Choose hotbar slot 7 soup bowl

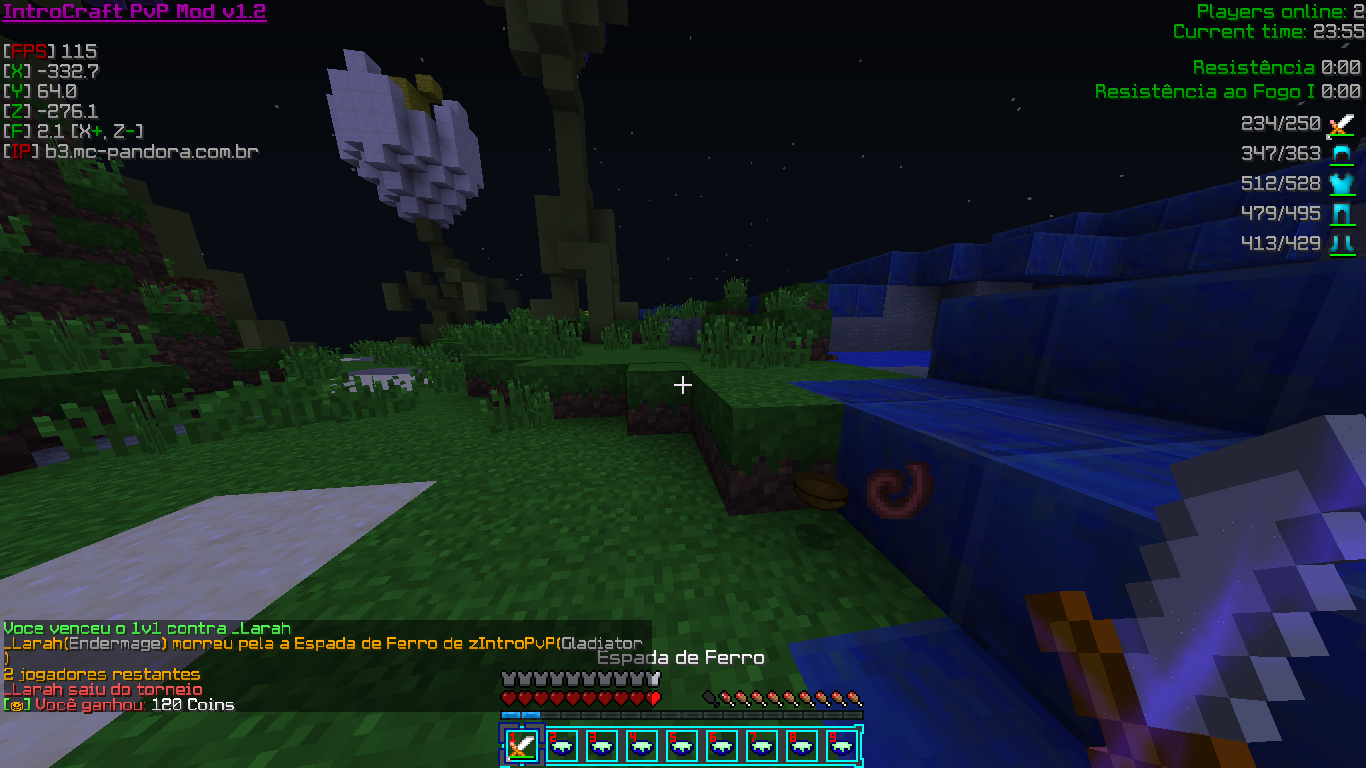(761, 746)
